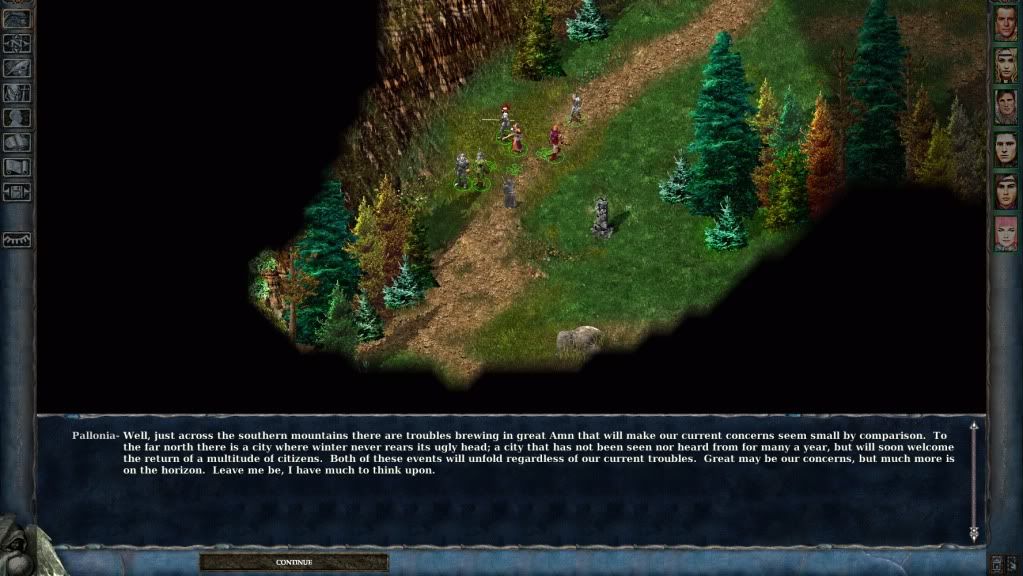Click the dialogue scrollbar's down arrow
Image resolution: width=1023 pixels, height=576 pixels.
point(974,535)
